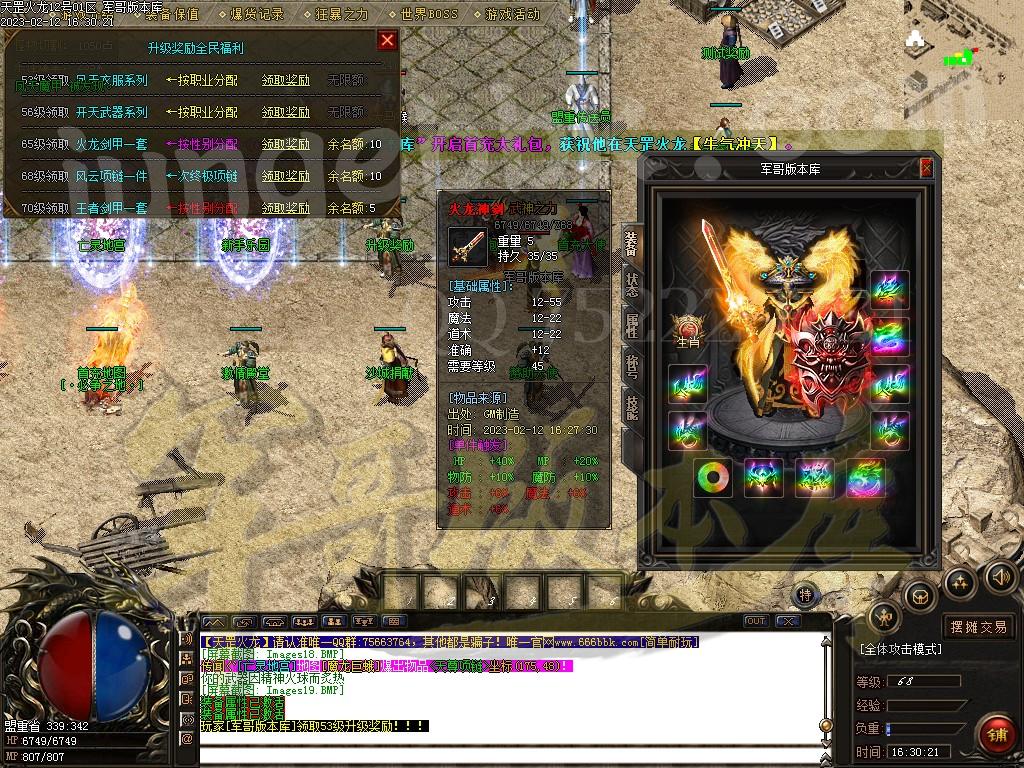The height and width of the screenshot is (768, 1024).
Task: Claim the level 56 开天武器 reward
Action: 285,112
